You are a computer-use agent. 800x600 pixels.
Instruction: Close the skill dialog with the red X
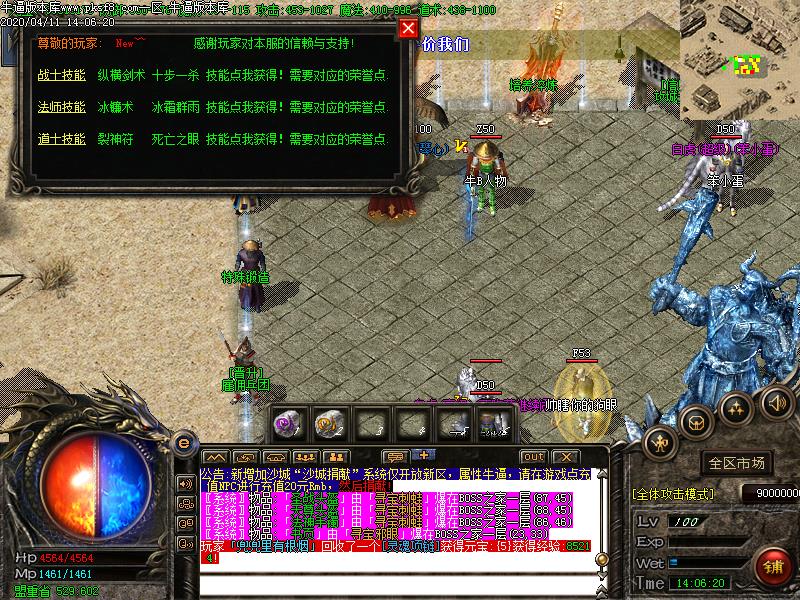(x=408, y=28)
